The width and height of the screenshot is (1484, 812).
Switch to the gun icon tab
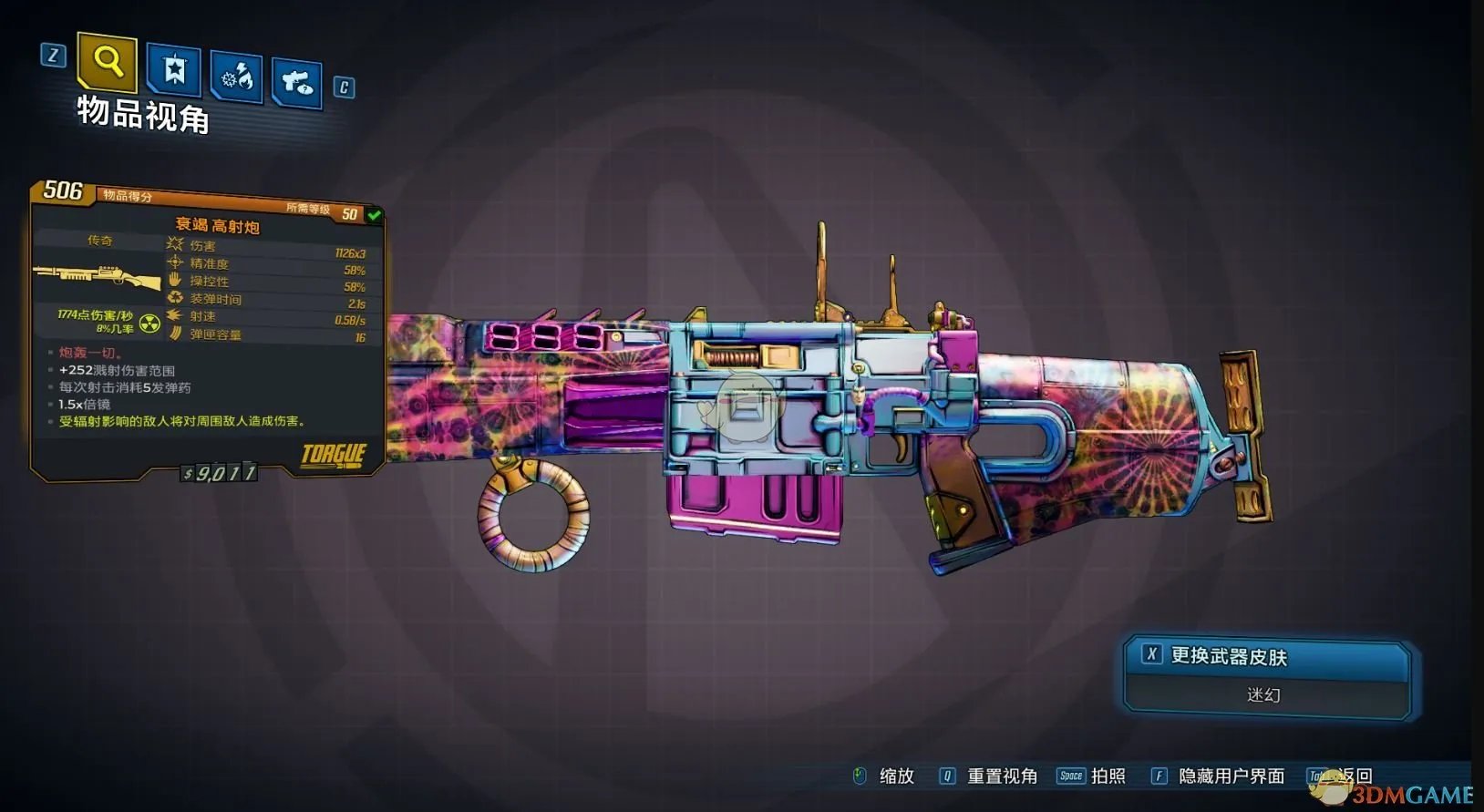click(297, 83)
